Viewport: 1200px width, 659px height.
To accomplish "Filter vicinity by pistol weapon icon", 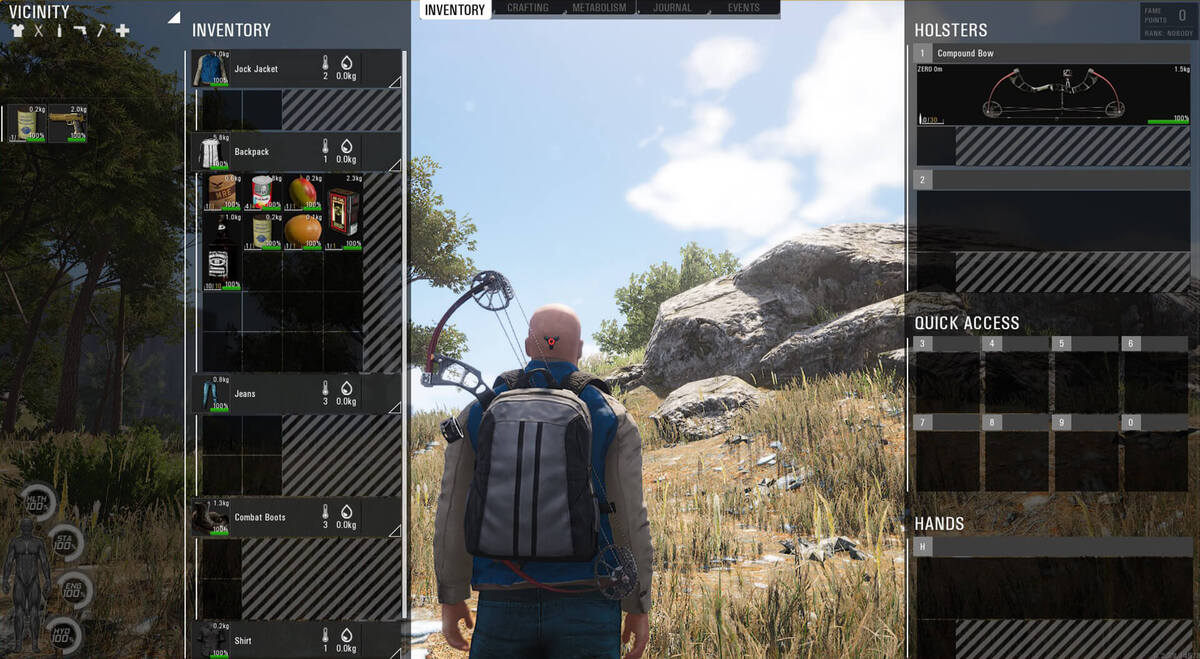I will tap(79, 31).
